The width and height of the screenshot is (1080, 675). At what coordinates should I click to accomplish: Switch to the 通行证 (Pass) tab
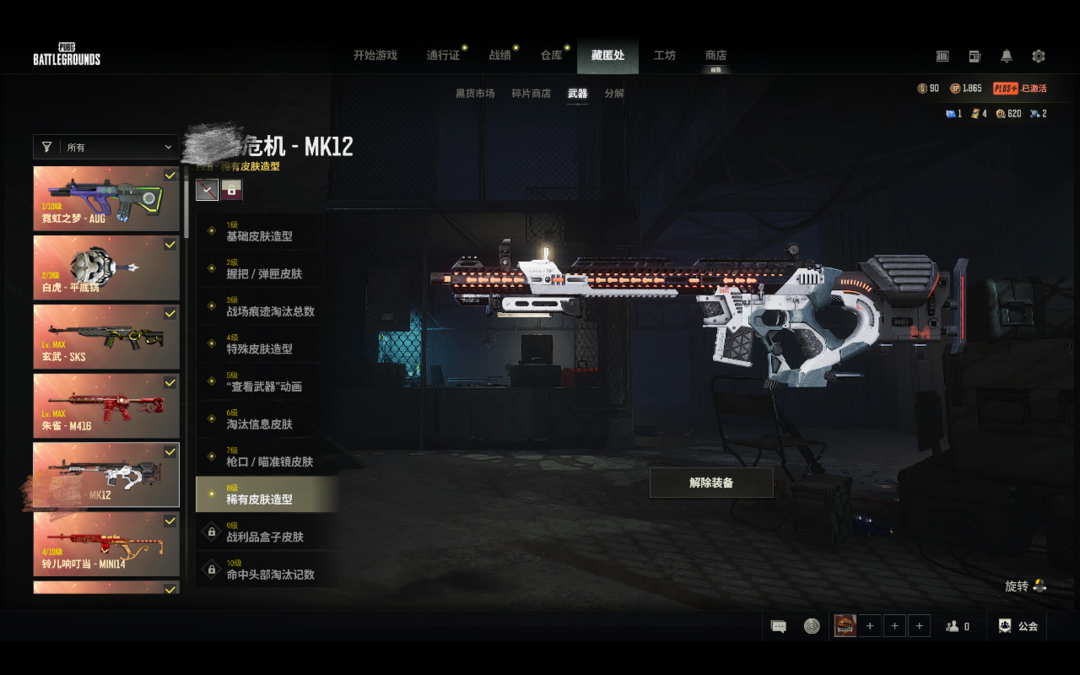click(443, 55)
